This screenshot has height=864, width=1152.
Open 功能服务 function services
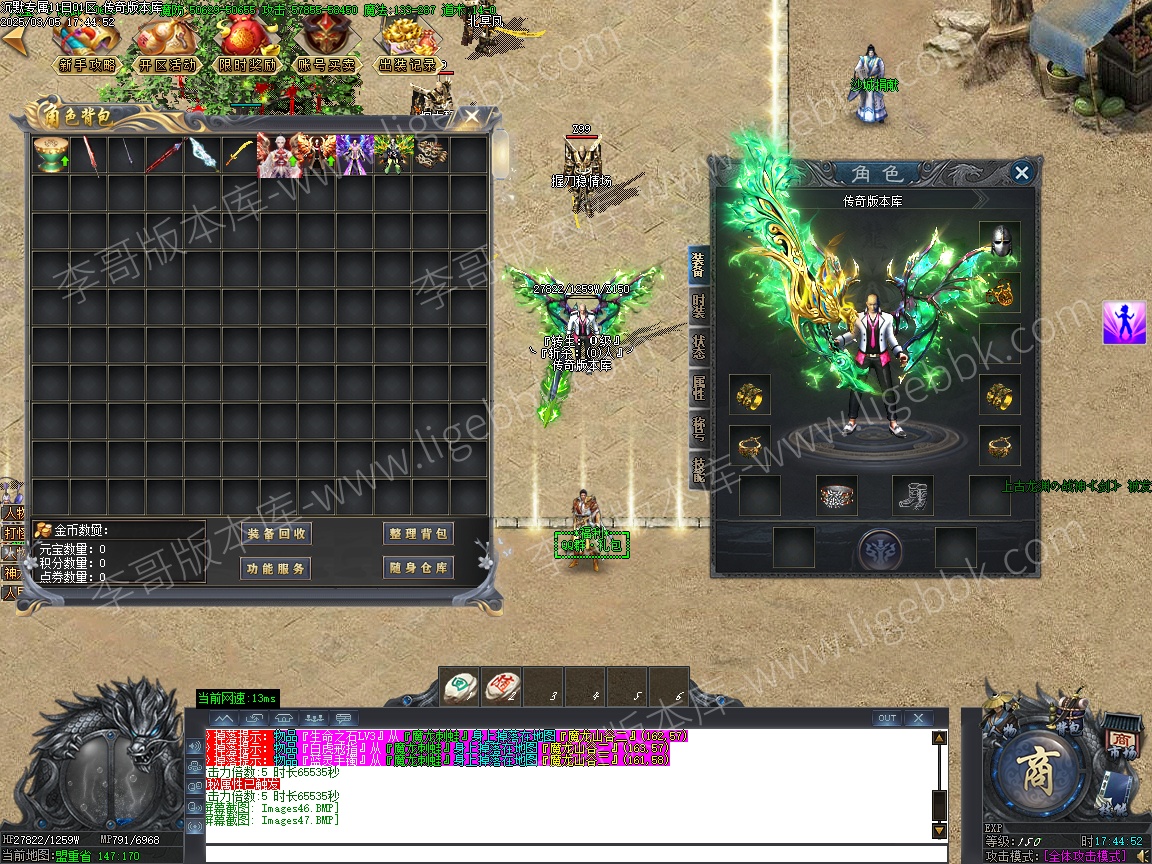(x=277, y=569)
